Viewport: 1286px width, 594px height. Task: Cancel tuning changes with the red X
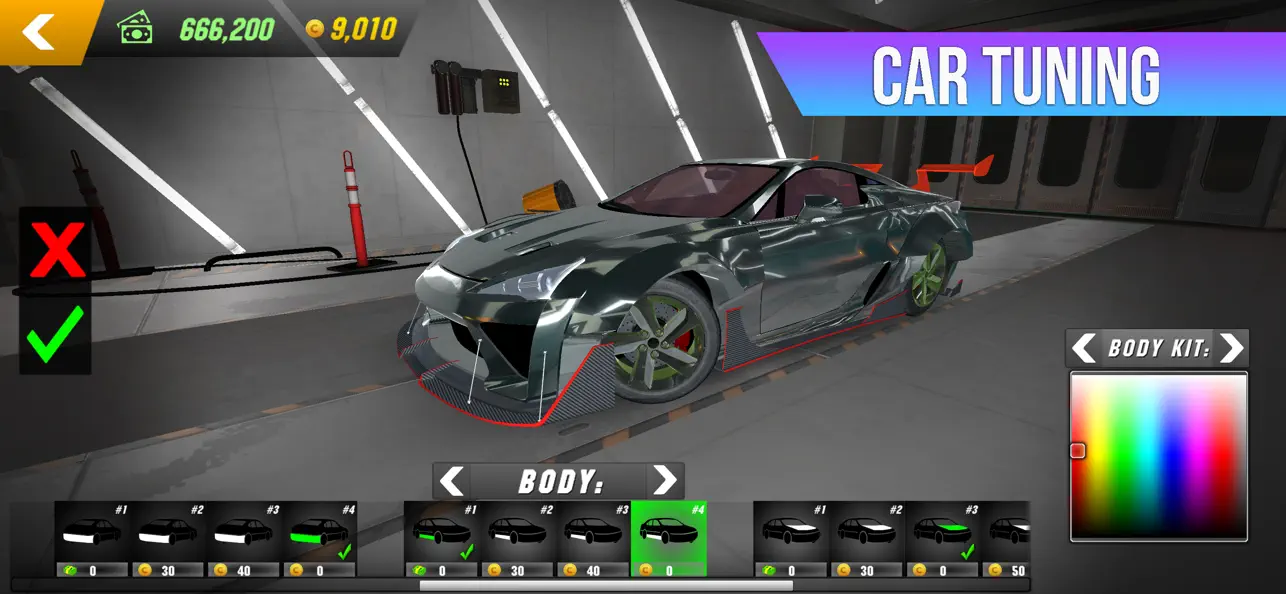(x=56, y=248)
